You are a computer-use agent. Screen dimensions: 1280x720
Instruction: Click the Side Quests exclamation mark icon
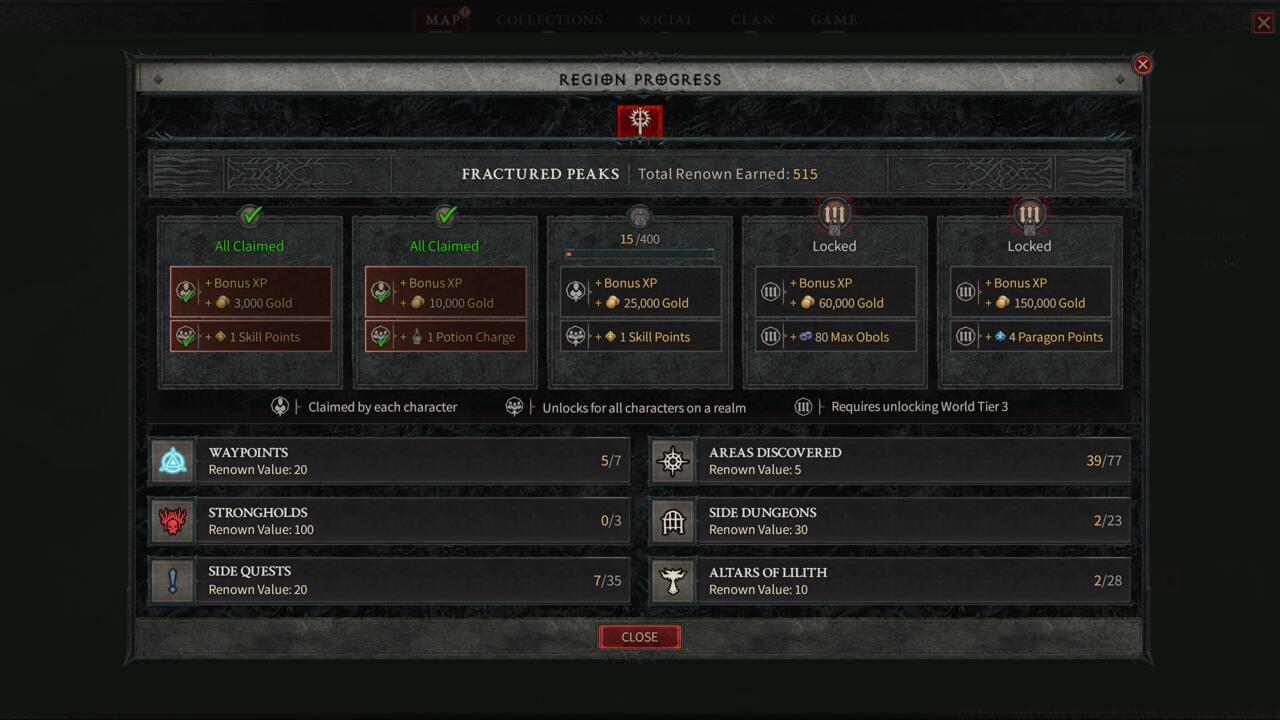[x=172, y=580]
